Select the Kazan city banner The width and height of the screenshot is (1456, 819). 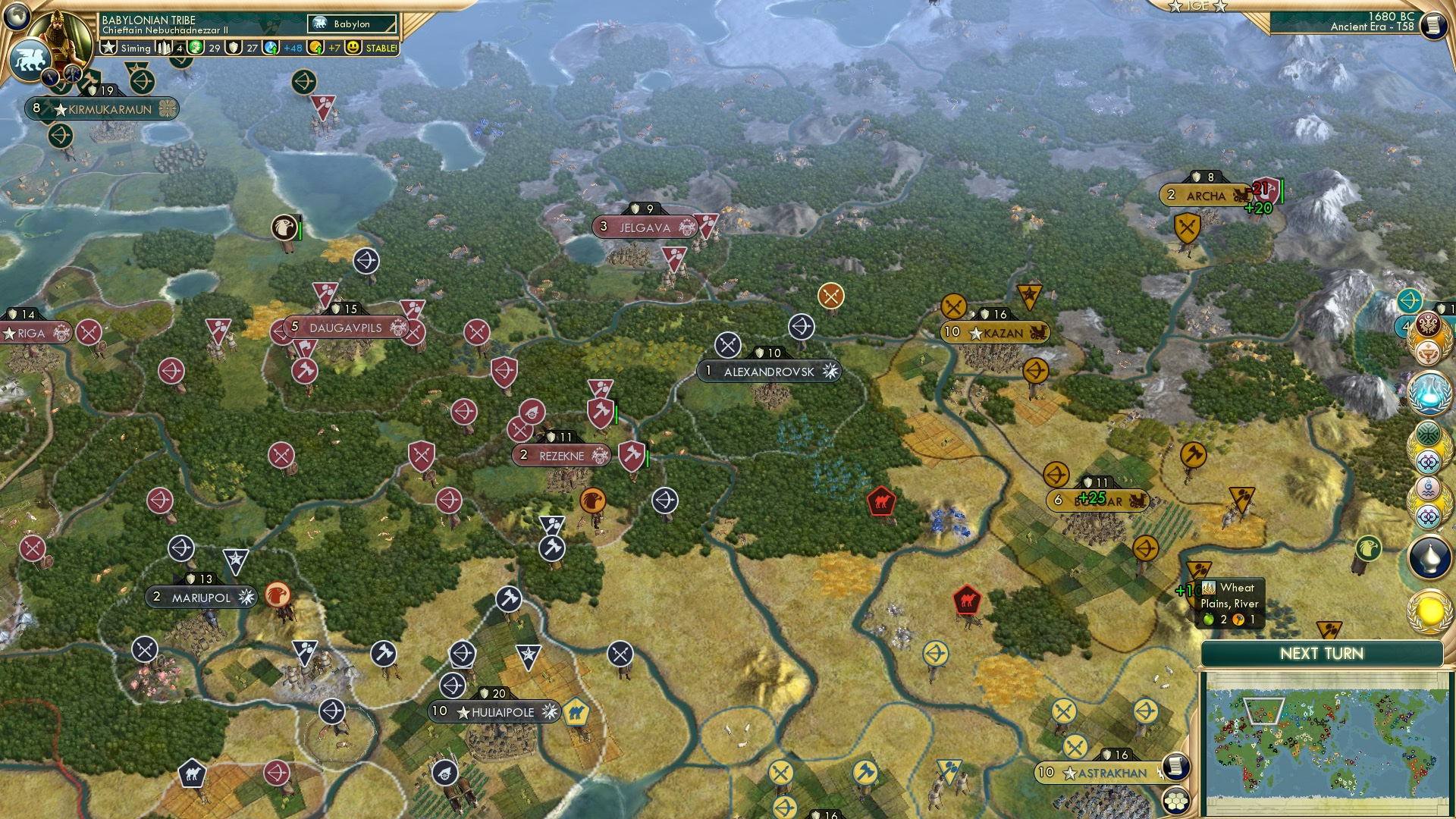pyautogui.click(x=993, y=331)
